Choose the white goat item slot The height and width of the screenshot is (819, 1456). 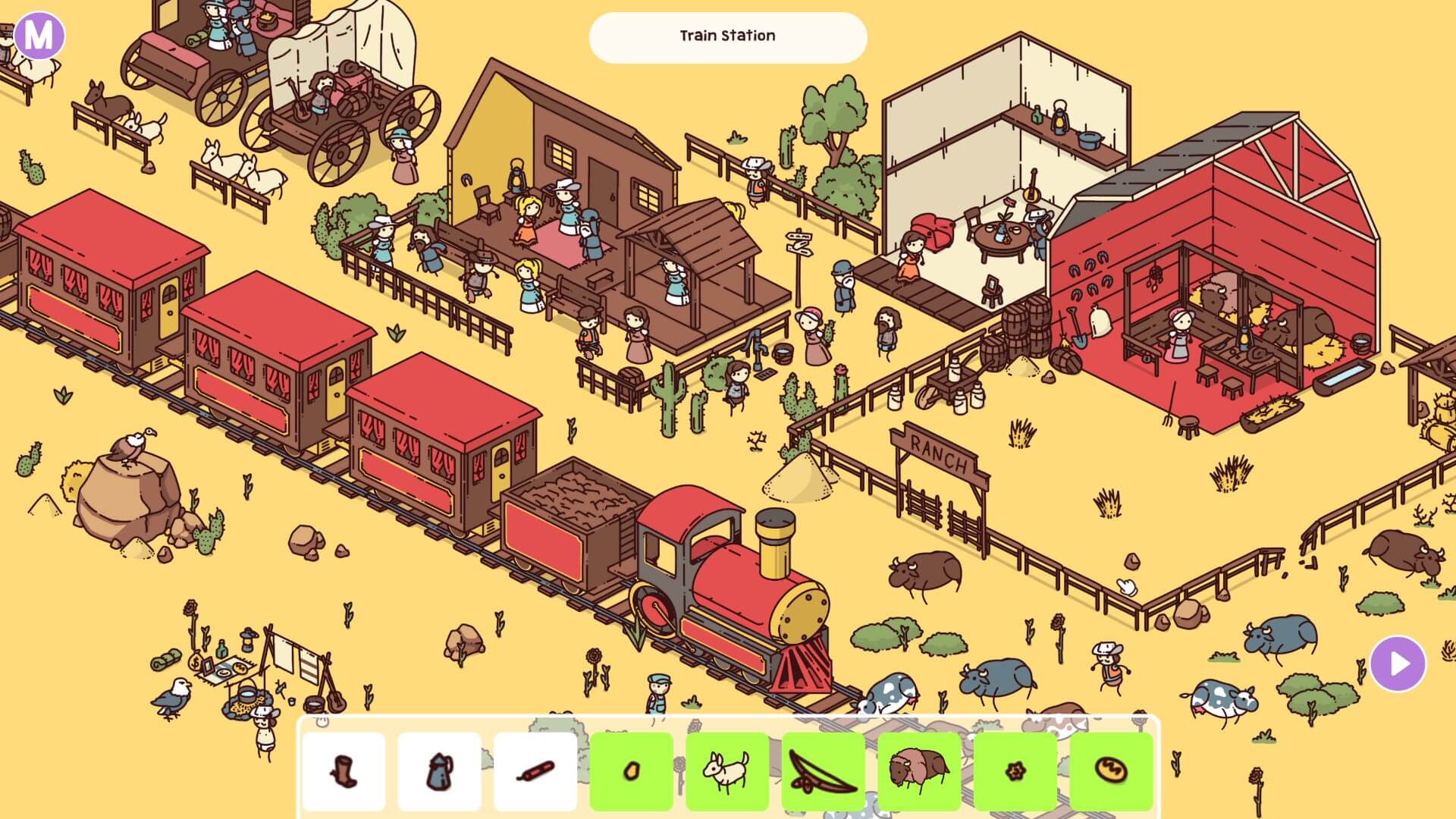click(726, 771)
